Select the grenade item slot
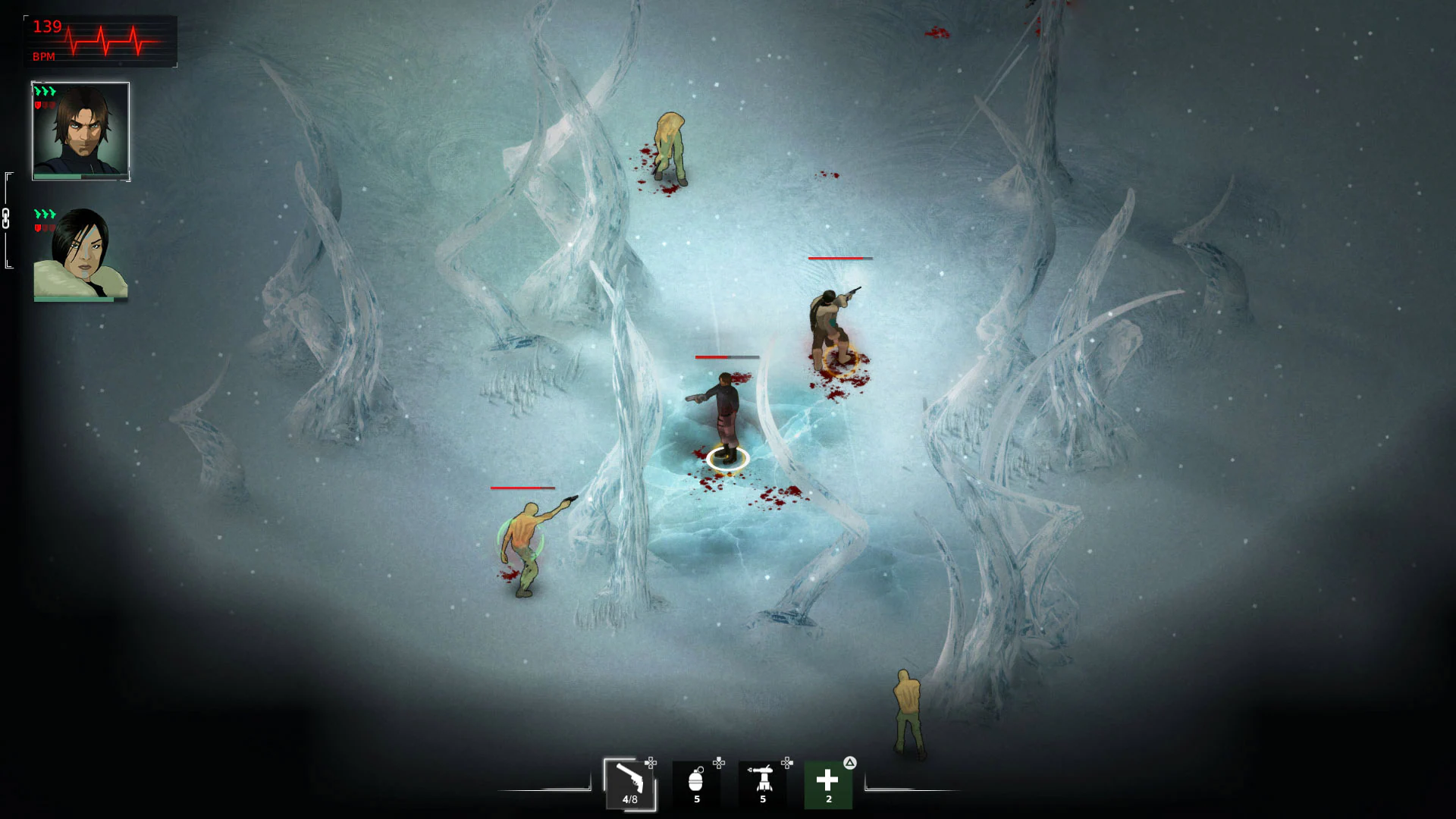Viewport: 1456px width, 819px height. tap(696, 780)
